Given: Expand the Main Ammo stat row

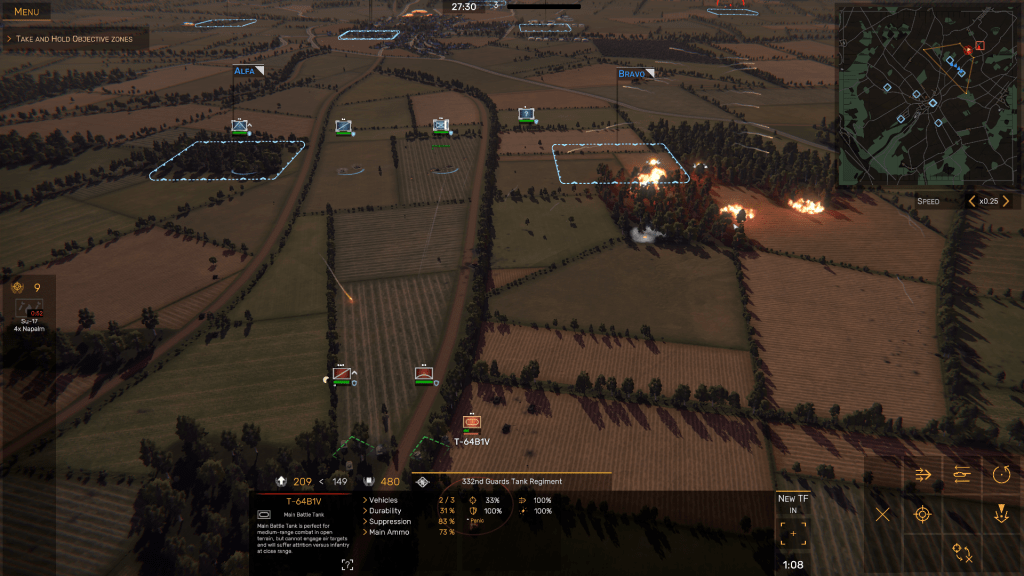Looking at the screenshot, I should (390, 532).
